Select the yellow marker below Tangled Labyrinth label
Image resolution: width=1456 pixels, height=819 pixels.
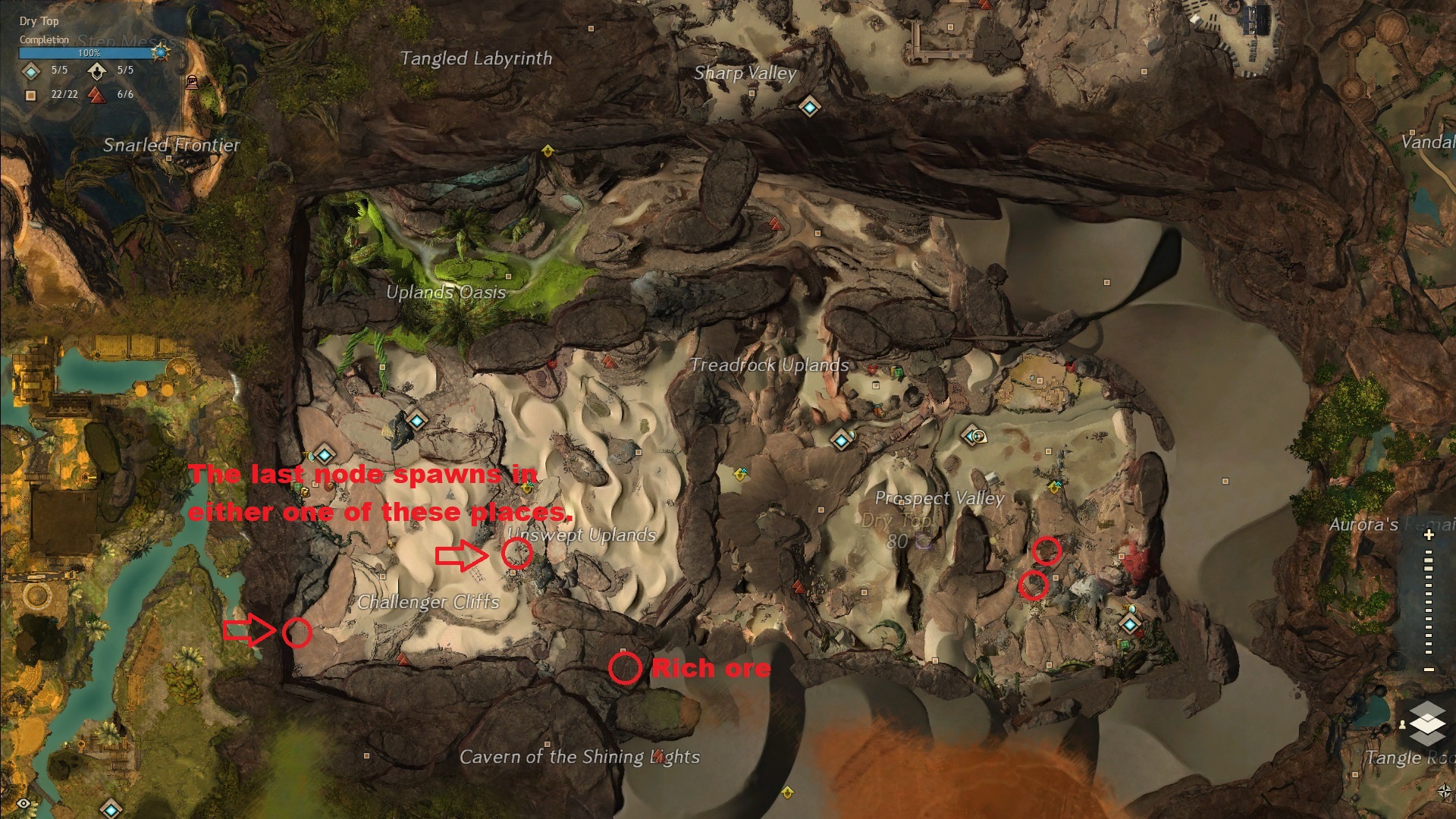pos(548,151)
